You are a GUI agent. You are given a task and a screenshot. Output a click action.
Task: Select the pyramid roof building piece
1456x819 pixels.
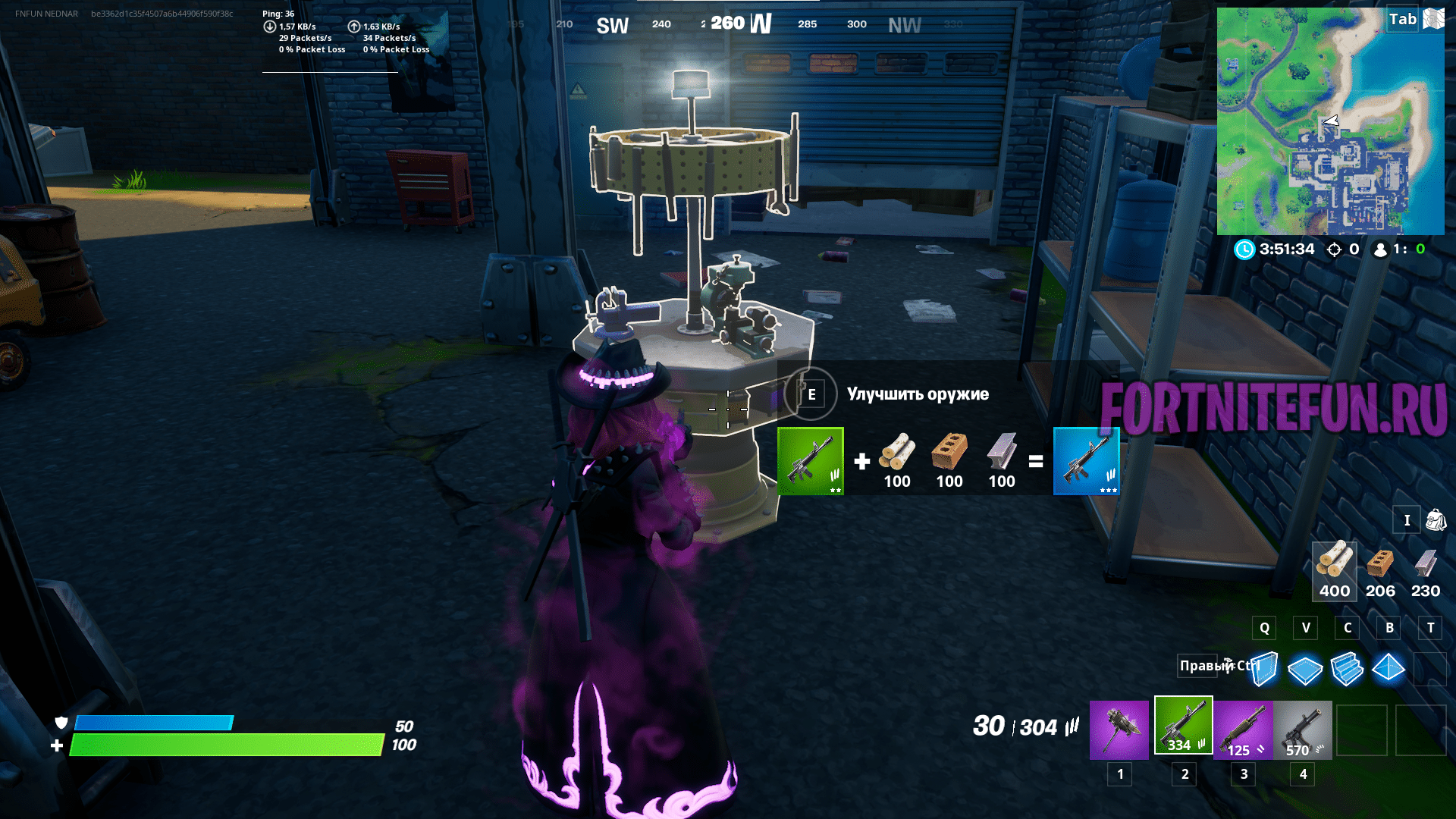pos(1389,668)
